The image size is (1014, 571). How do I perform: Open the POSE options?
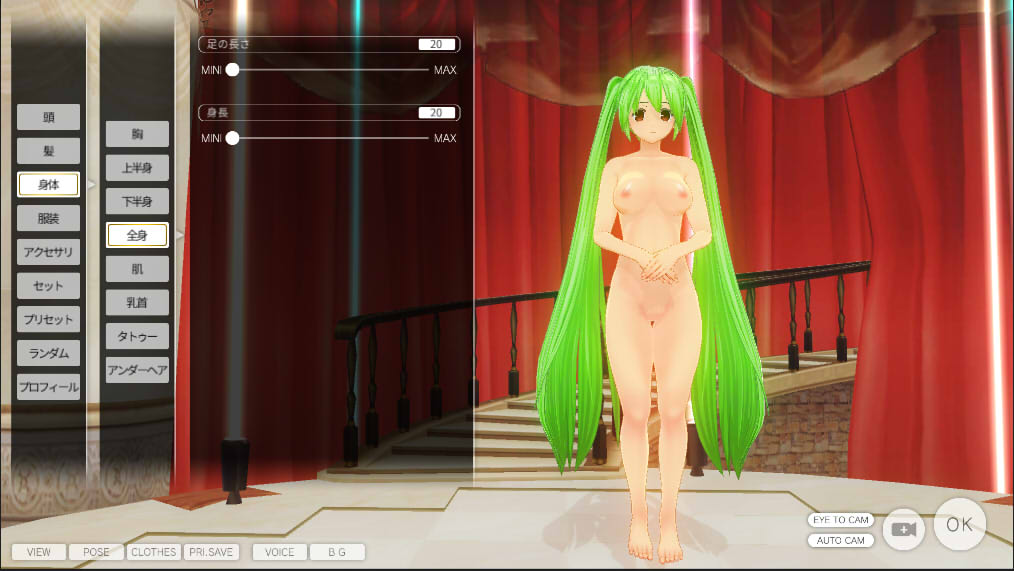pos(96,552)
